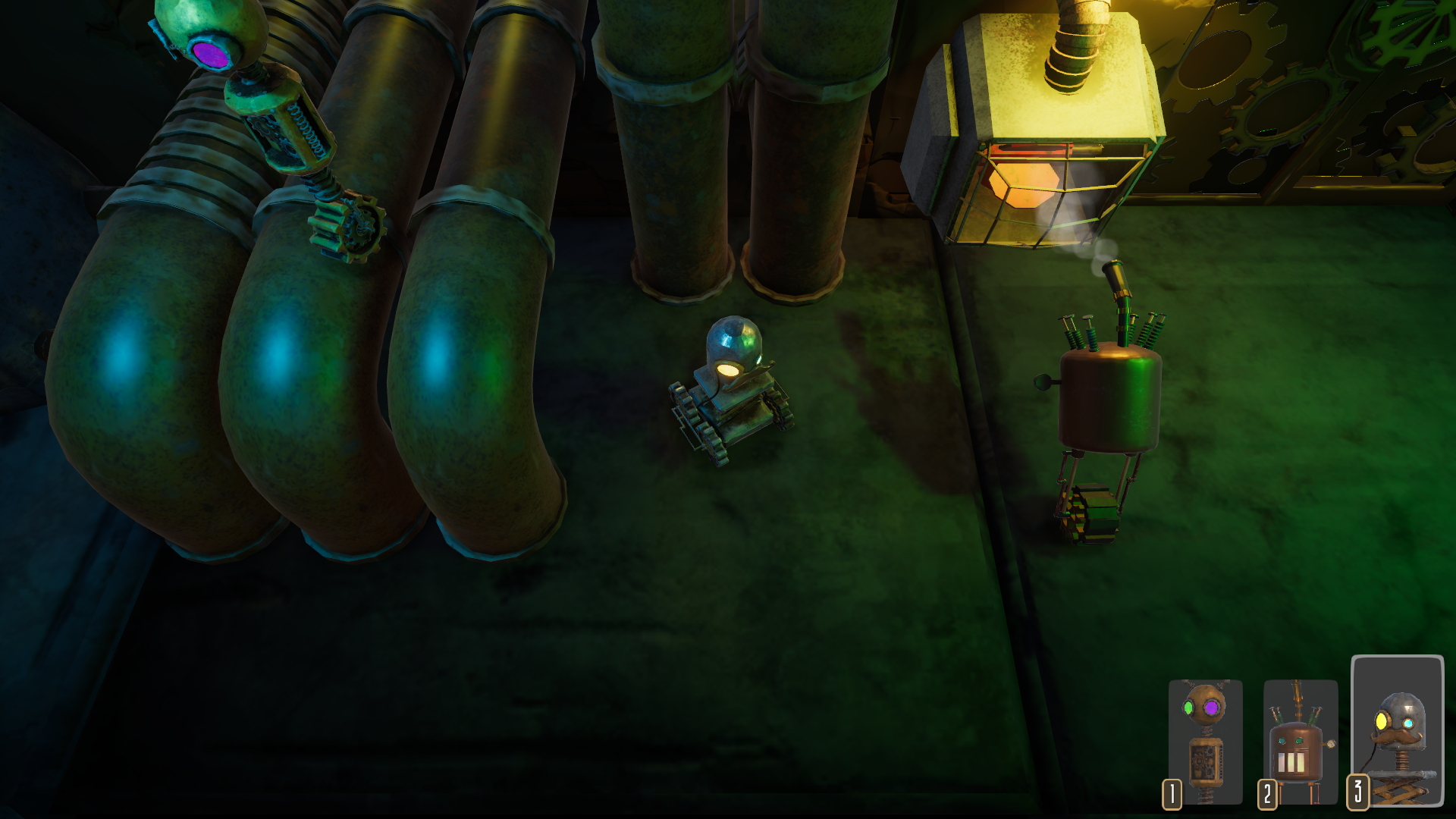This screenshot has width=1456, height=819.
Task: Switch to the copper boiler robot card
Action: click(1300, 742)
